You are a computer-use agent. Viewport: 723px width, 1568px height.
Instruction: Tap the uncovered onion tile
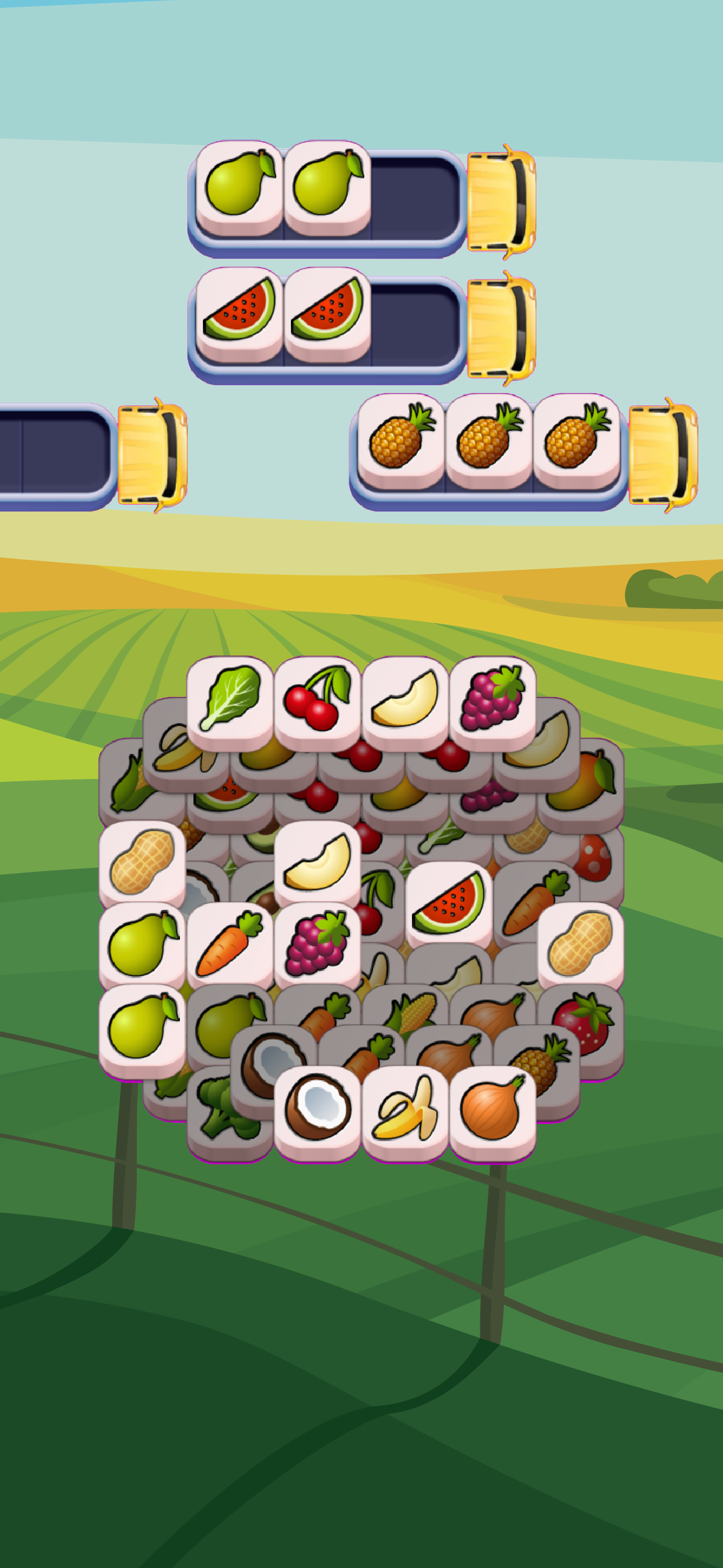pyautogui.click(x=492, y=1108)
